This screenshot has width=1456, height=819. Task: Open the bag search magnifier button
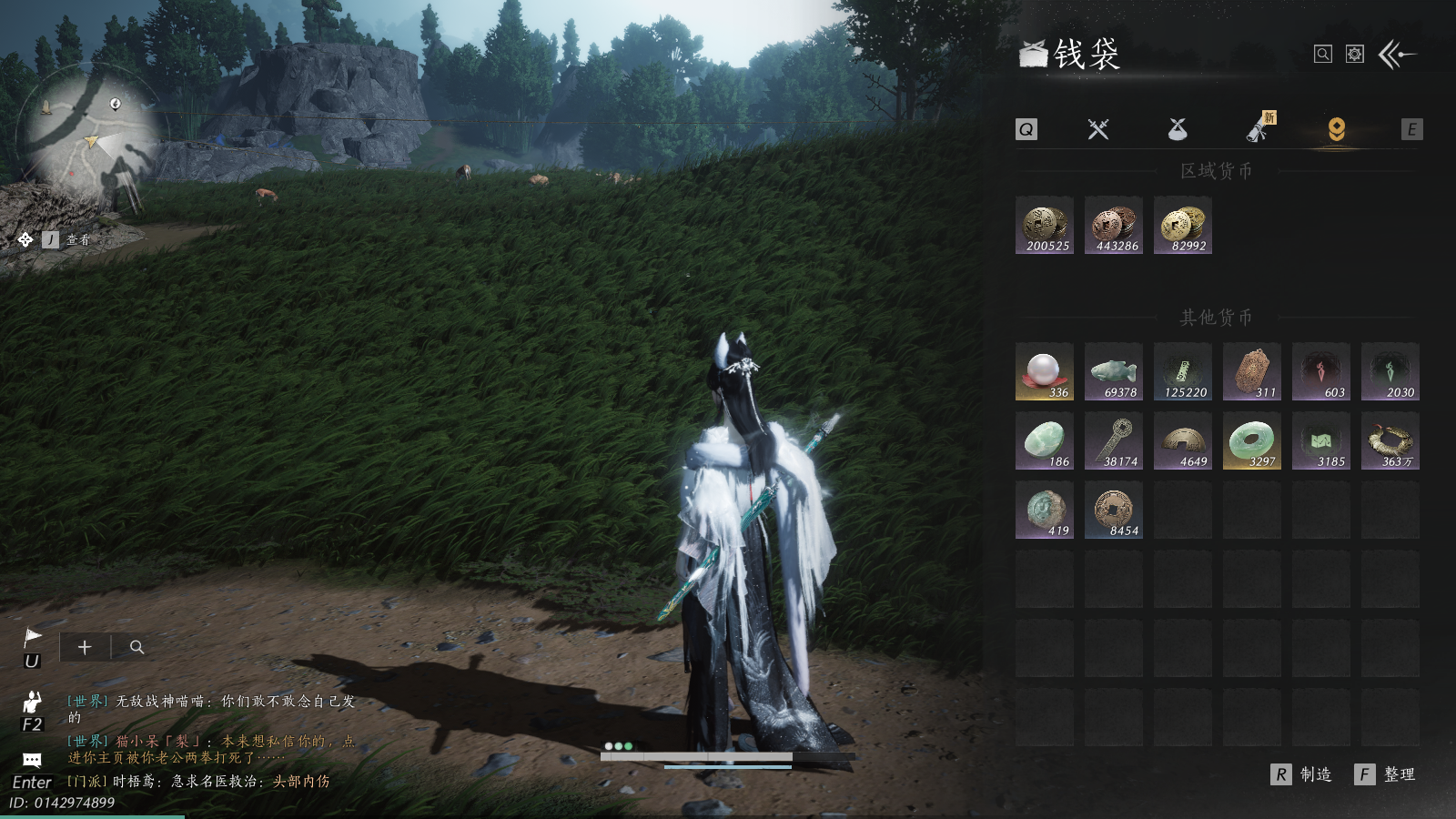pos(1323,55)
